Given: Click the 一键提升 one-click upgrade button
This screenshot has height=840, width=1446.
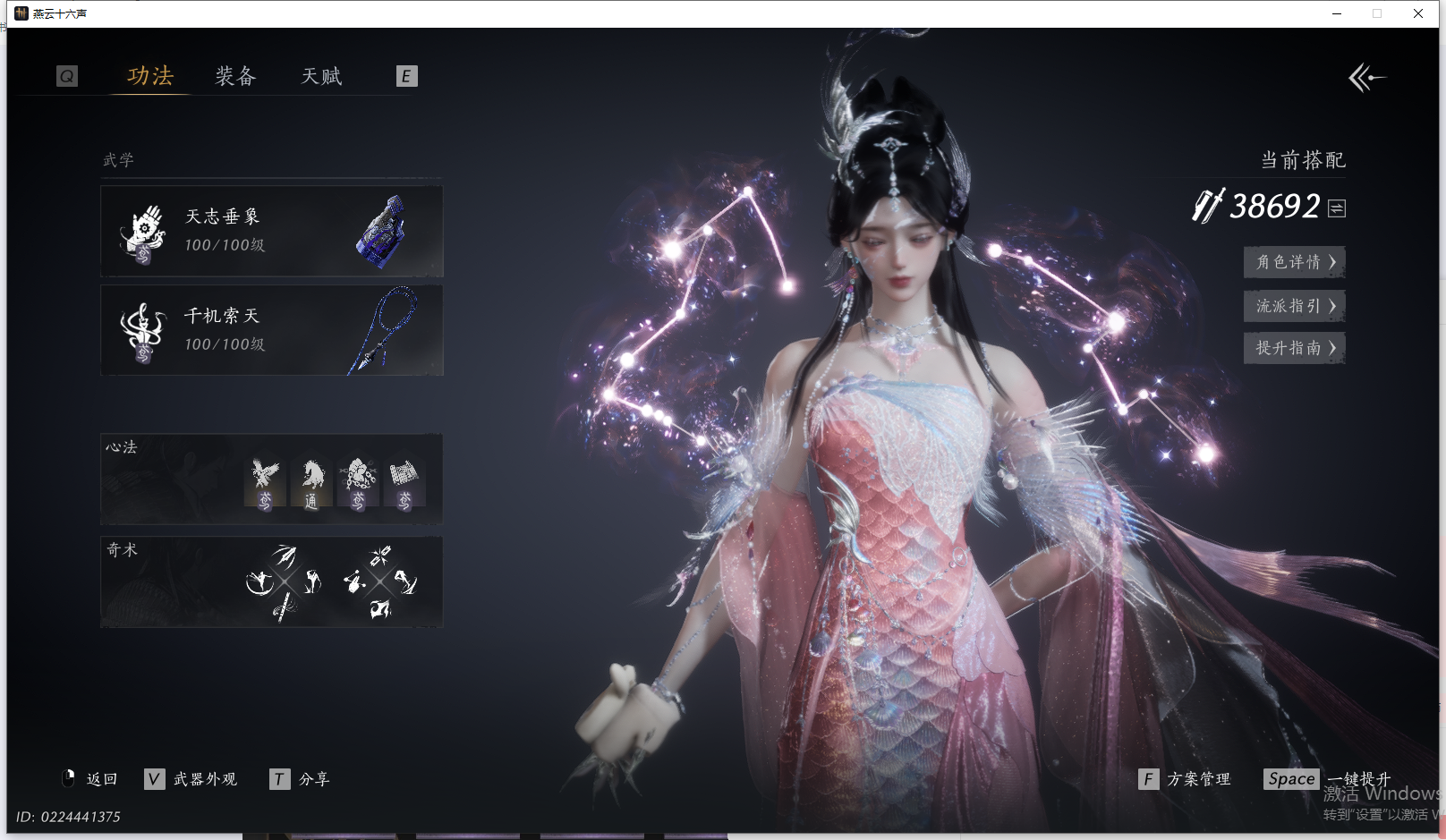Looking at the screenshot, I should 1329,779.
